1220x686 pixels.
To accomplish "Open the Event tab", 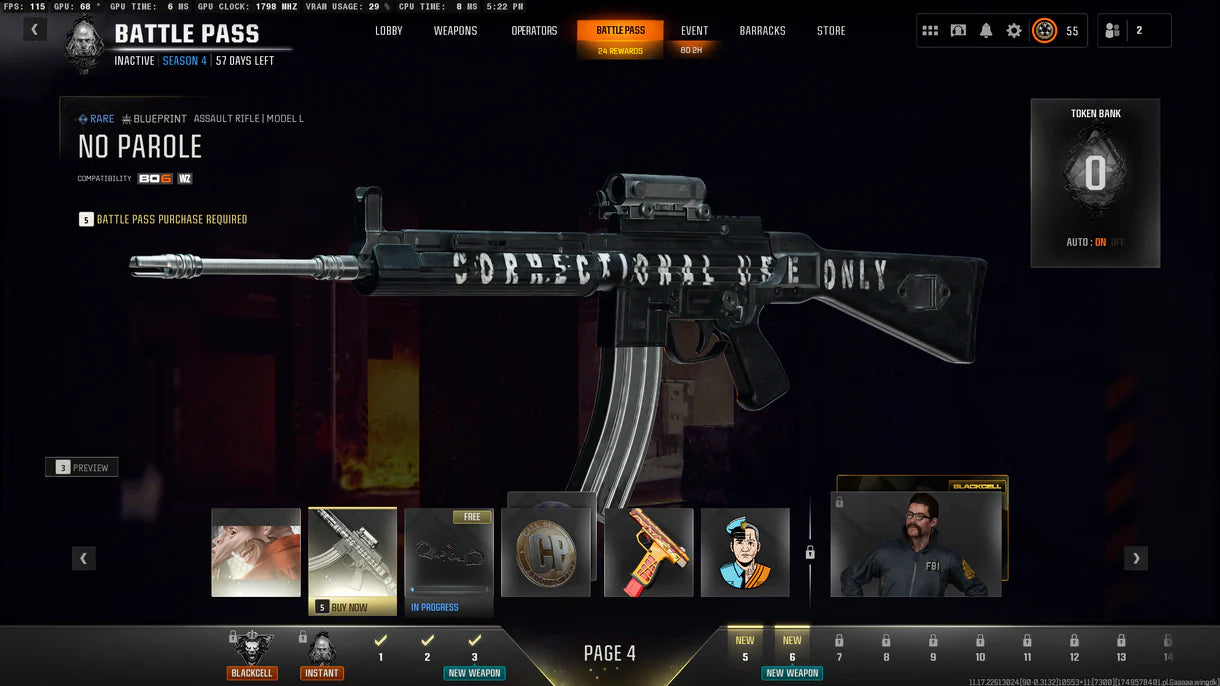I will 694,31.
